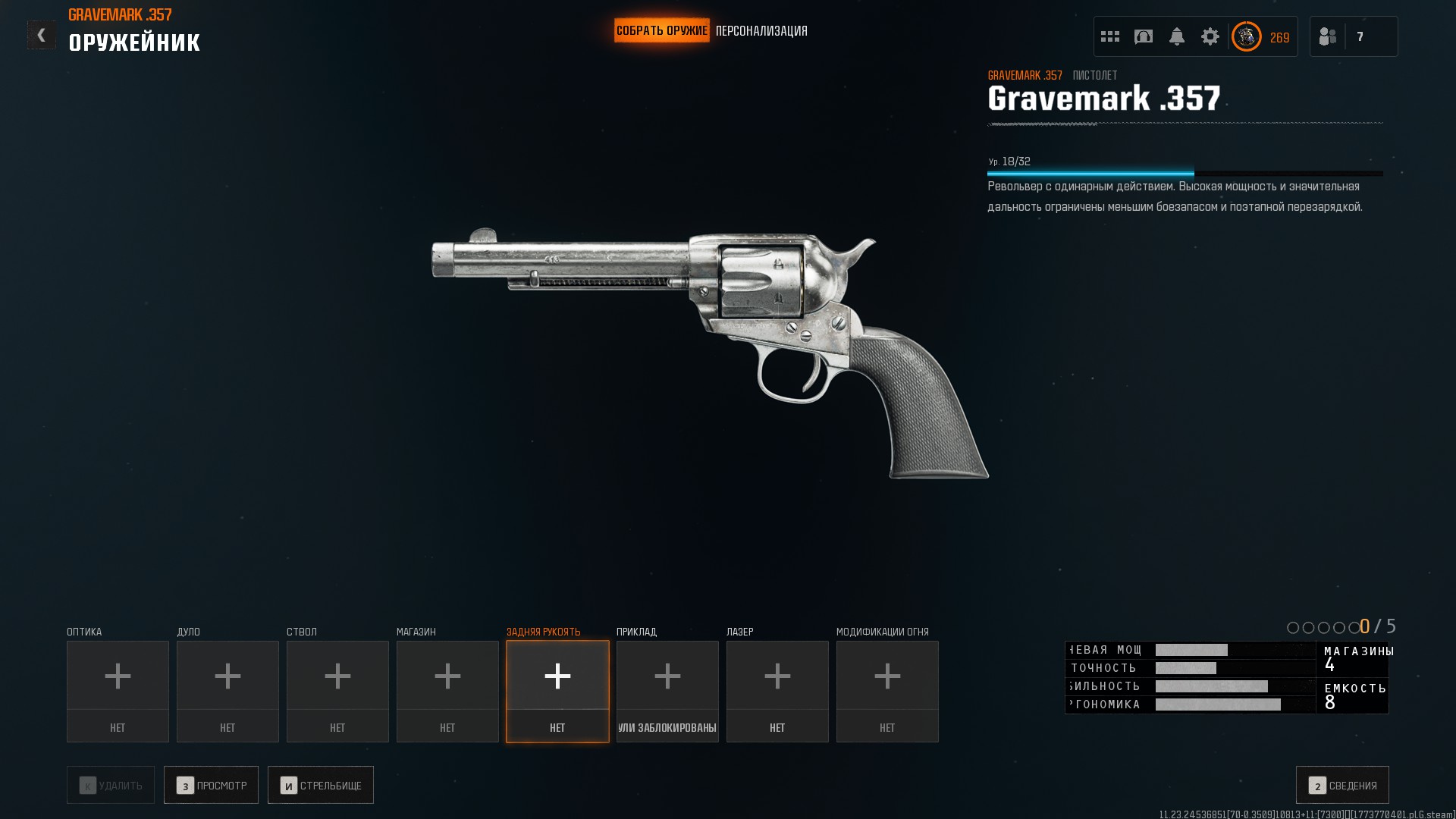1456x819 pixels.
Task: Choose the Лазер attachment slot
Action: (x=777, y=691)
